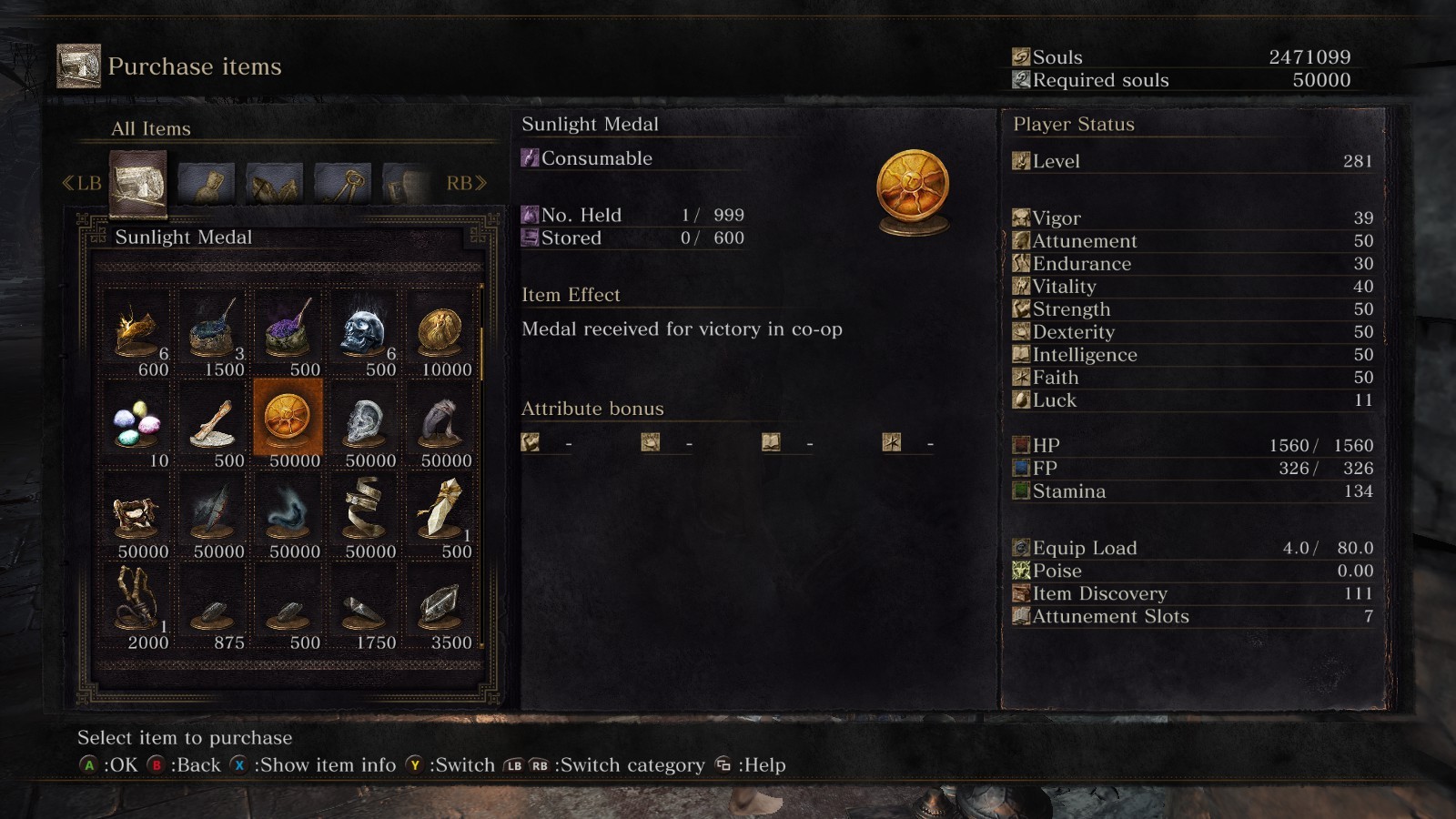Screen dimensions: 1456x819
Task: Select the pale severed ear item
Action: 364,423
